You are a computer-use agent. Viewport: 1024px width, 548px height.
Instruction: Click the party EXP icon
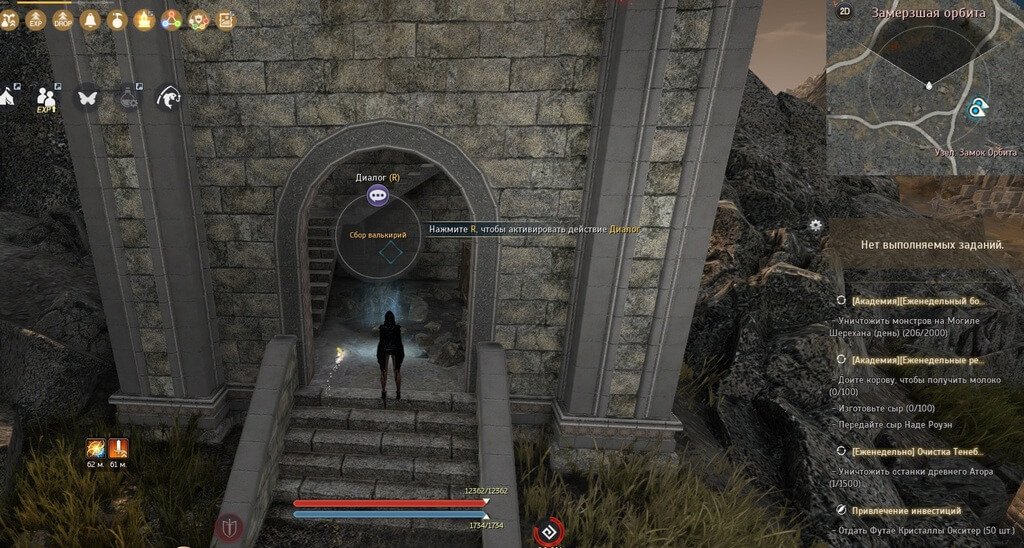point(46,98)
